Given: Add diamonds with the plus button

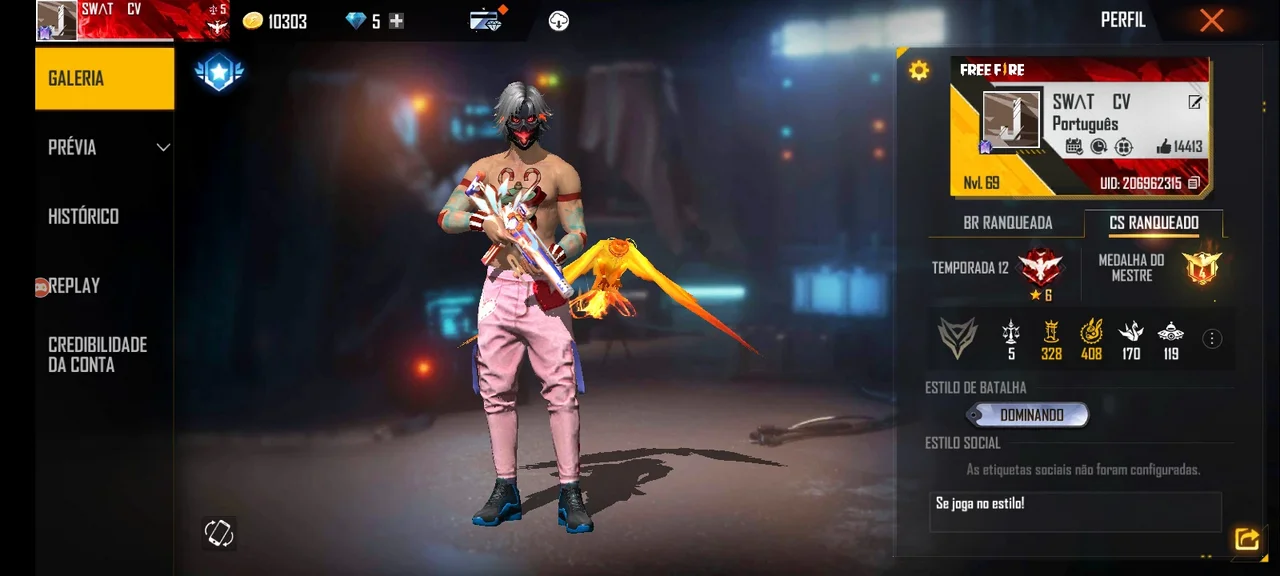Looking at the screenshot, I should [397, 21].
